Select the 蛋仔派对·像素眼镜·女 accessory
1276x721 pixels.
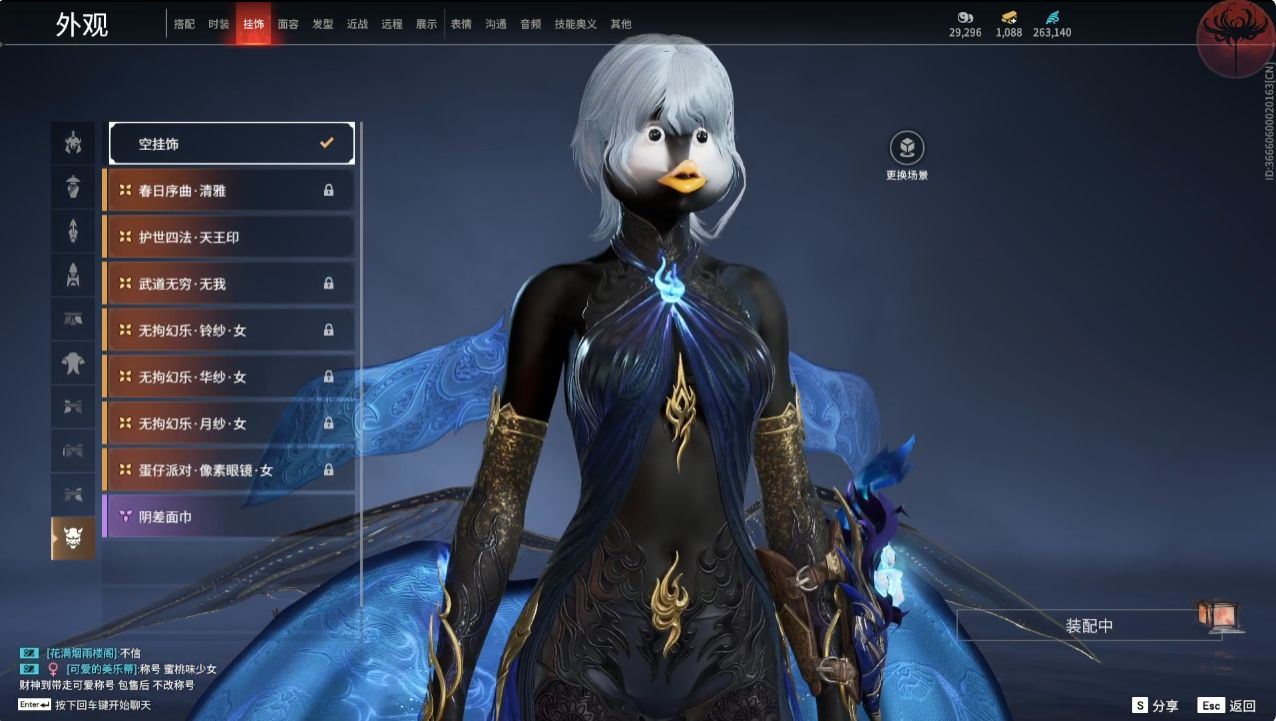229,470
